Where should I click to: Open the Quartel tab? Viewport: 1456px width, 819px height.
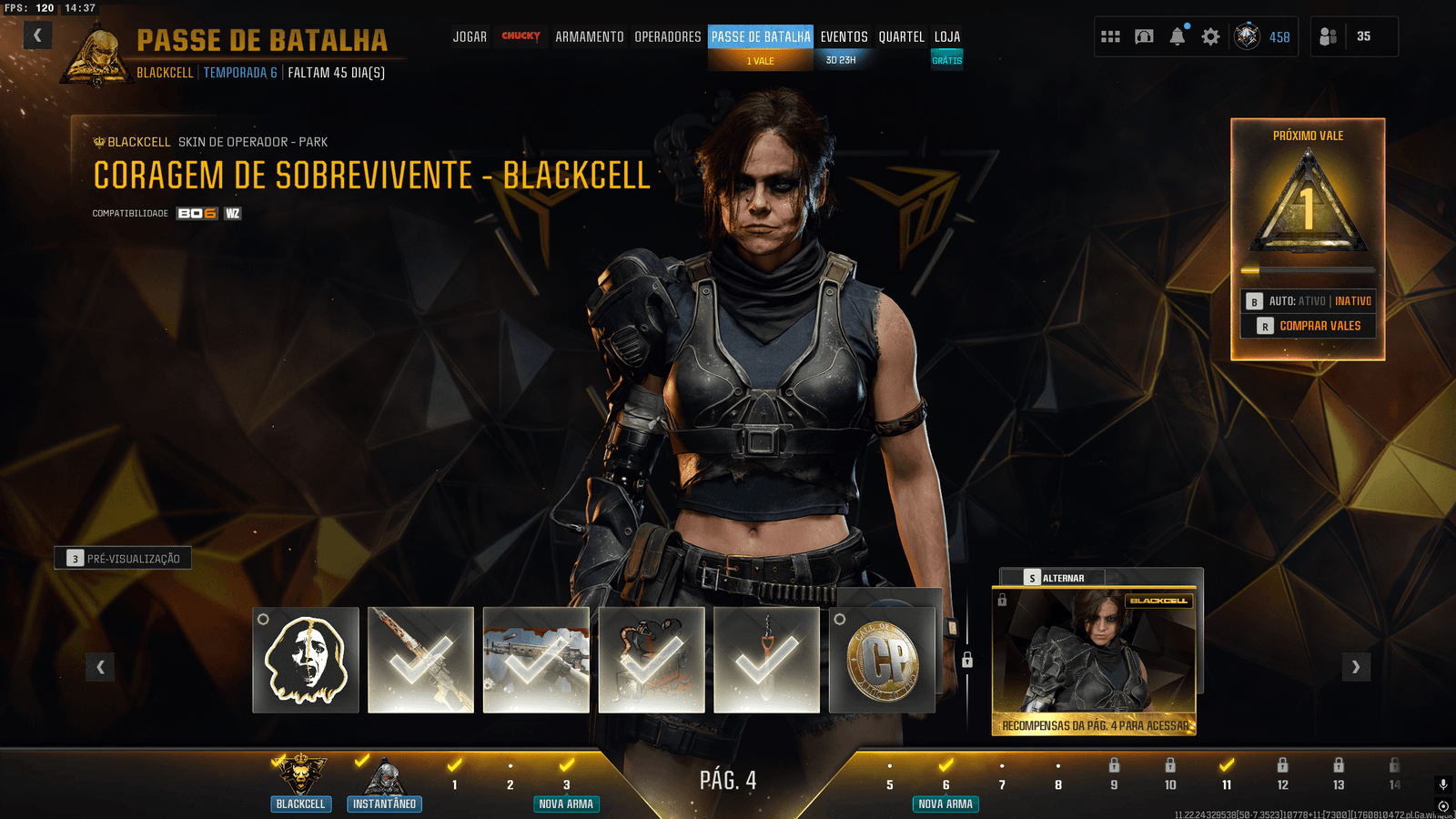tap(901, 37)
